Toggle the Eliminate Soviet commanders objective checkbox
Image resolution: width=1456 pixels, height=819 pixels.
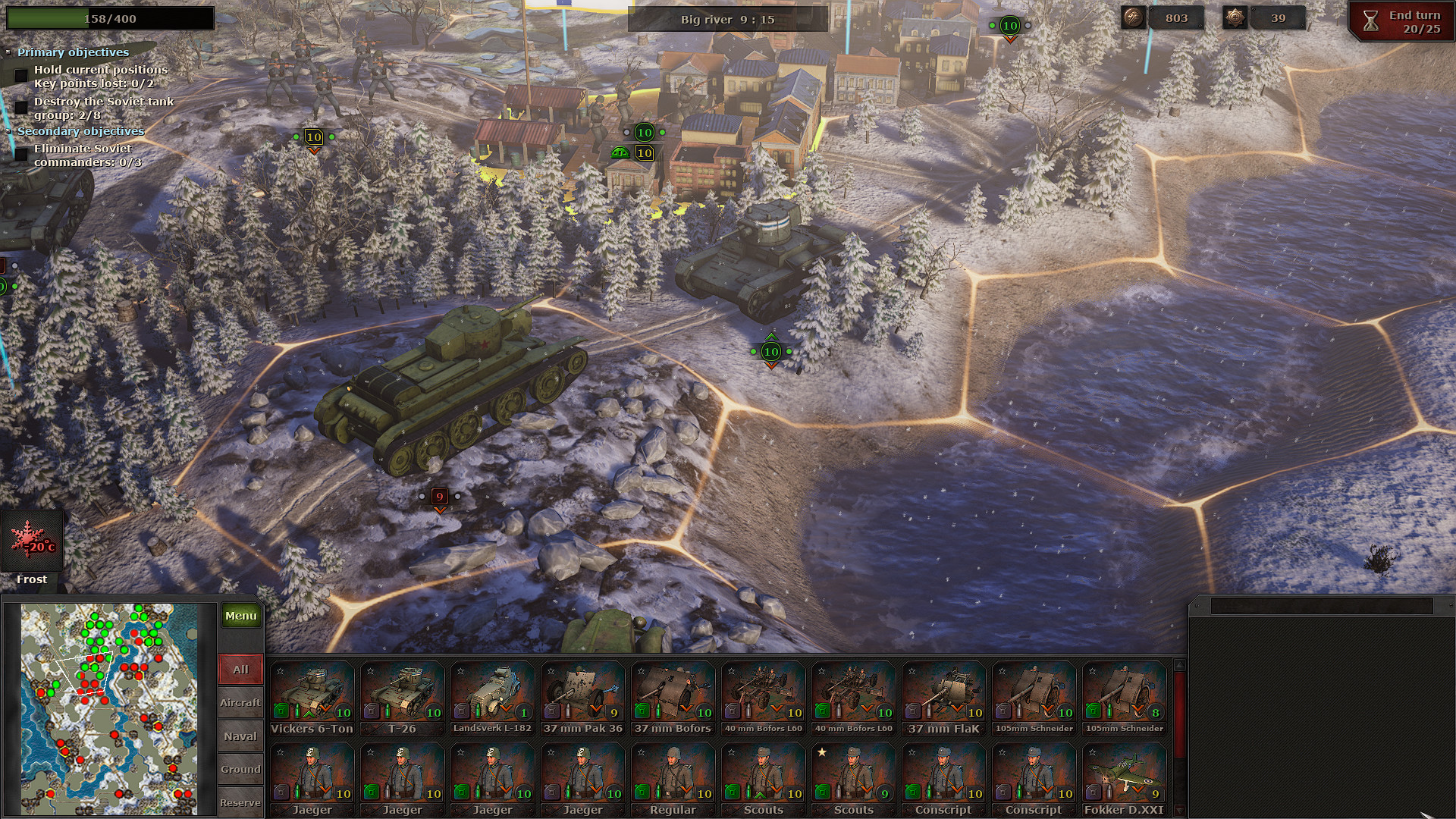coord(20,154)
